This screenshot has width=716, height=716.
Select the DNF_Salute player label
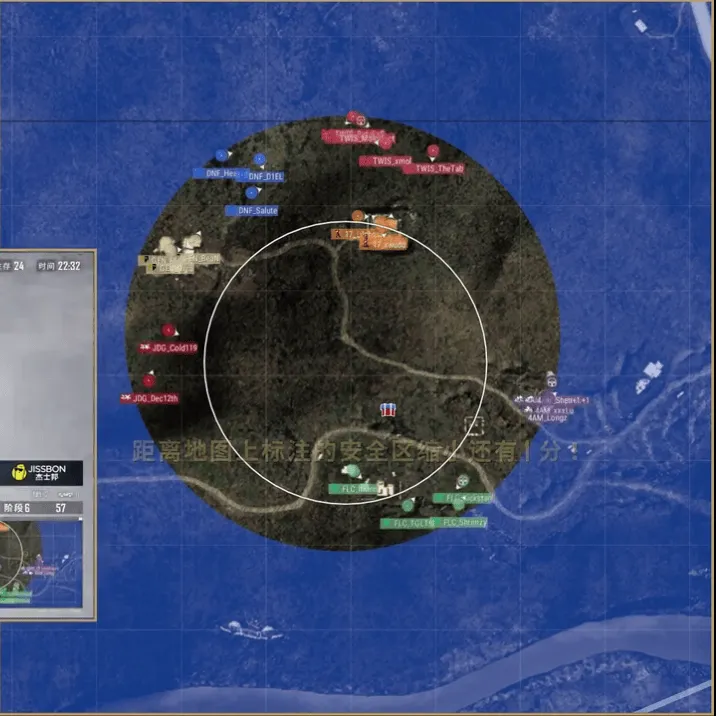pos(252,211)
